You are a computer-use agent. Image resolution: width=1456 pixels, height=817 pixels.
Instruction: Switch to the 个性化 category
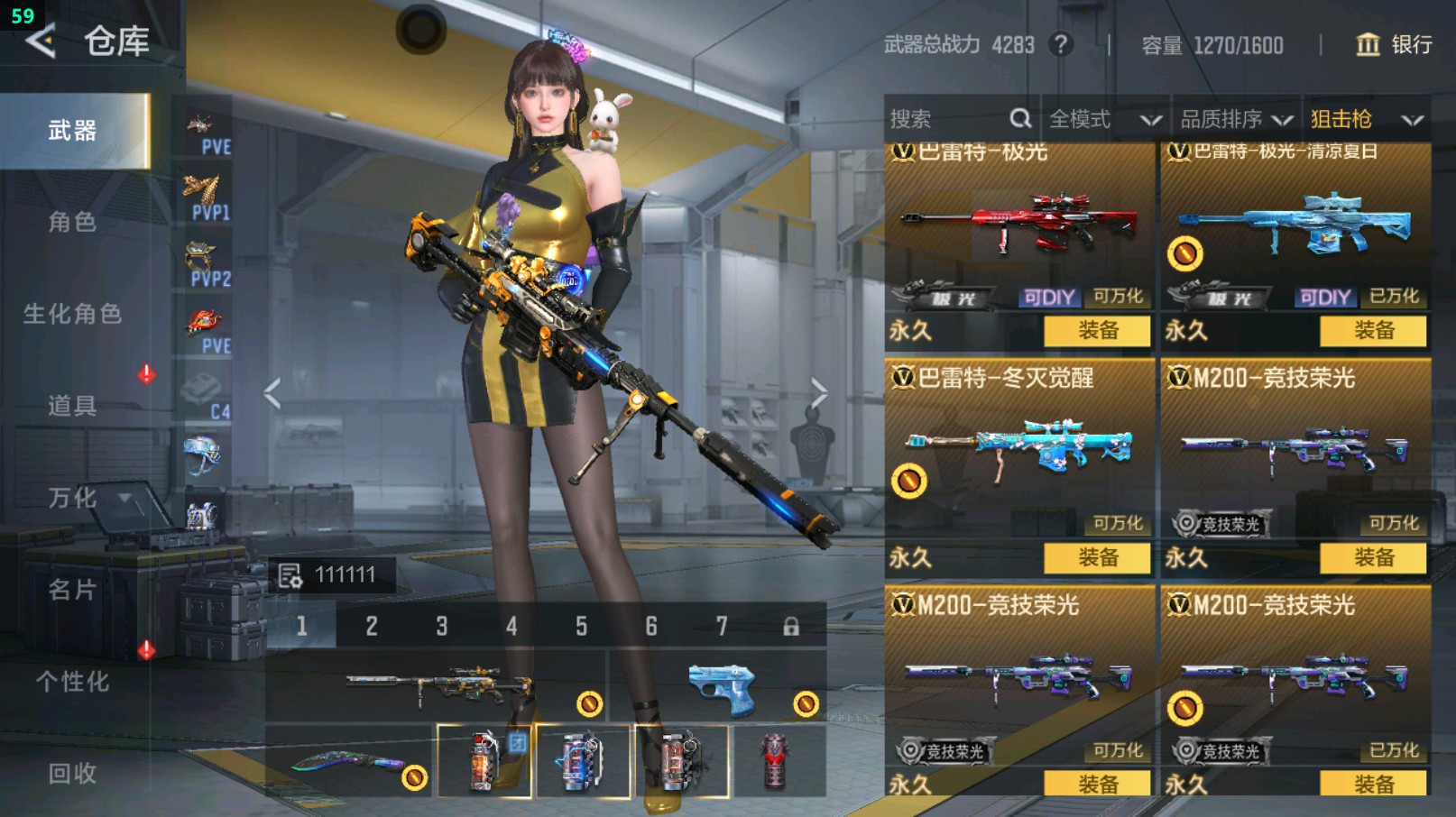click(x=72, y=682)
